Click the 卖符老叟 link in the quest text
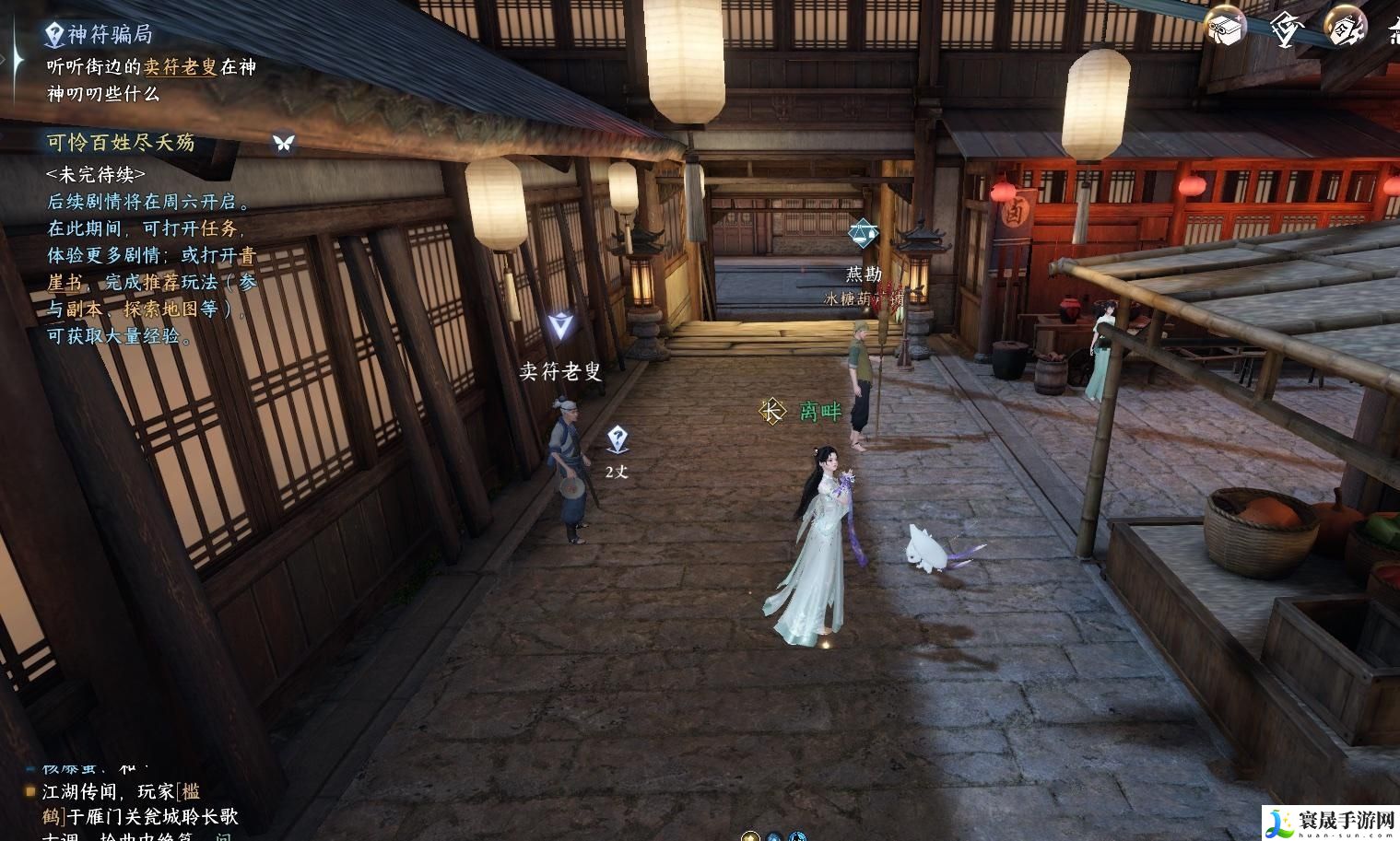The height and width of the screenshot is (841, 1400). click(181, 67)
